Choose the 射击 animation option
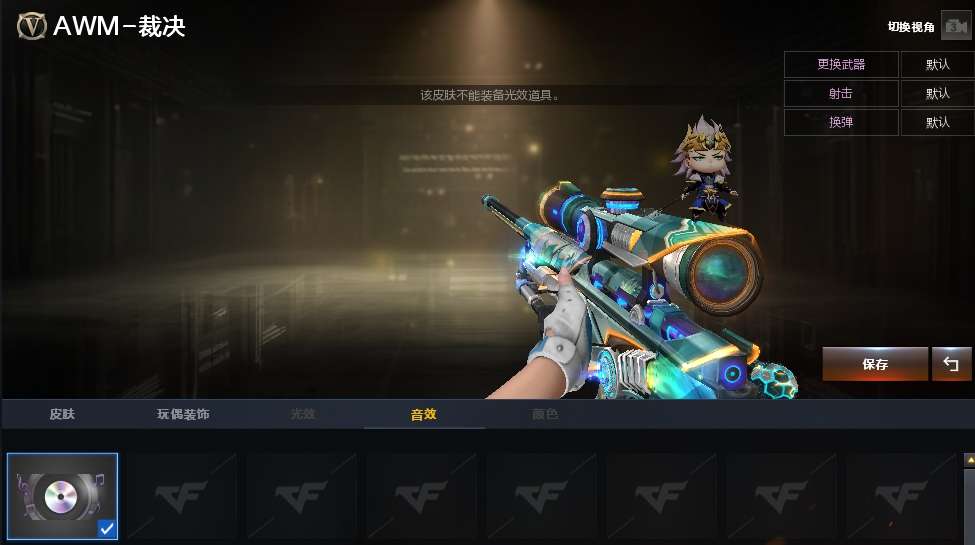The width and height of the screenshot is (975, 545). tap(841, 93)
